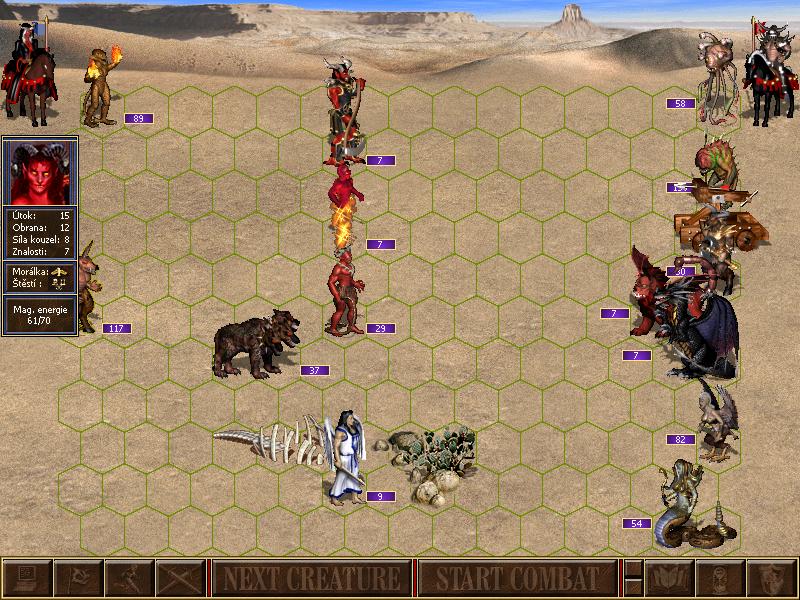Screen dimensions: 800x600
Task: Open the spellbook to cast a spell
Action: point(668,578)
